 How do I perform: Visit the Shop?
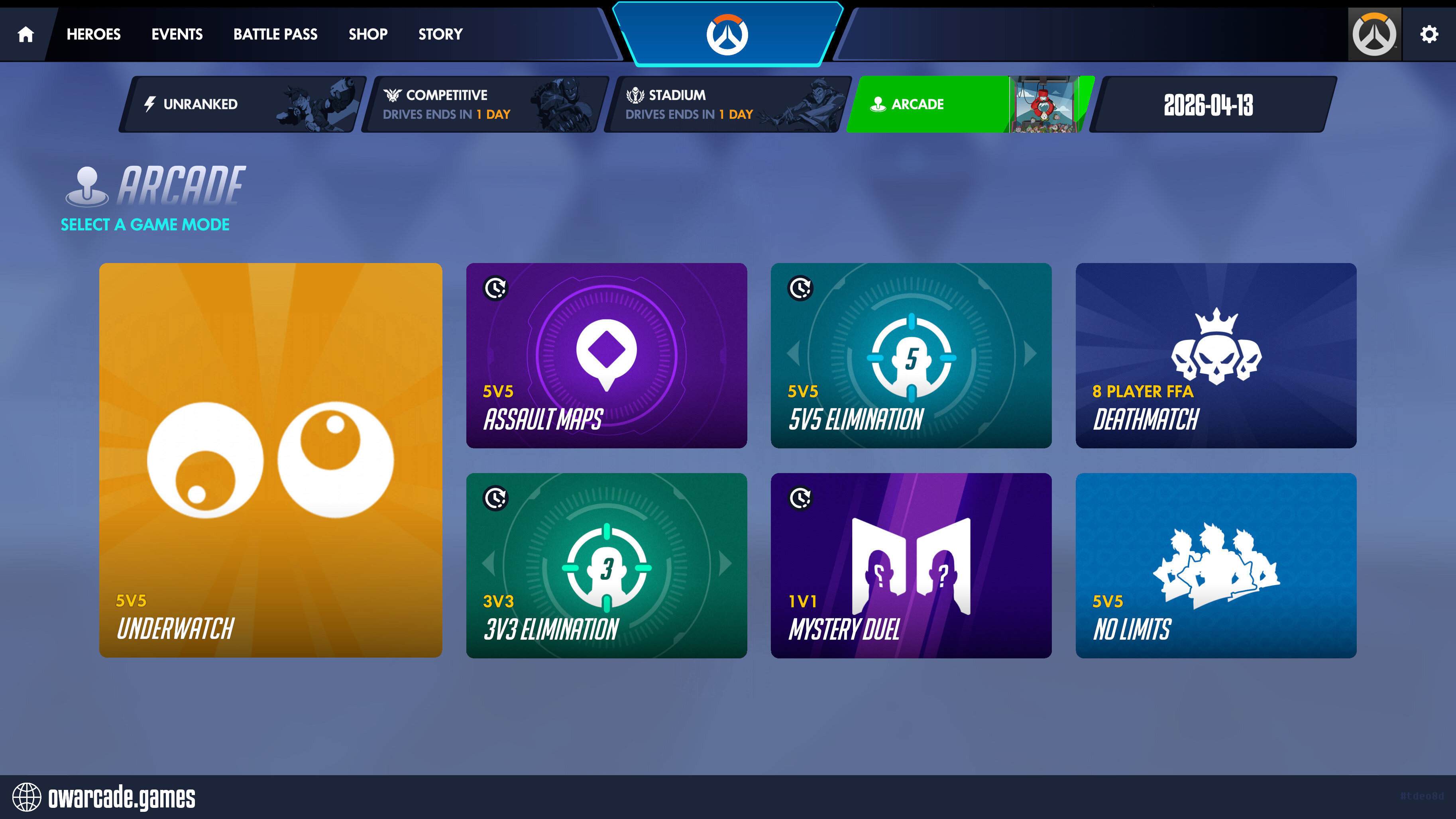[x=368, y=35]
